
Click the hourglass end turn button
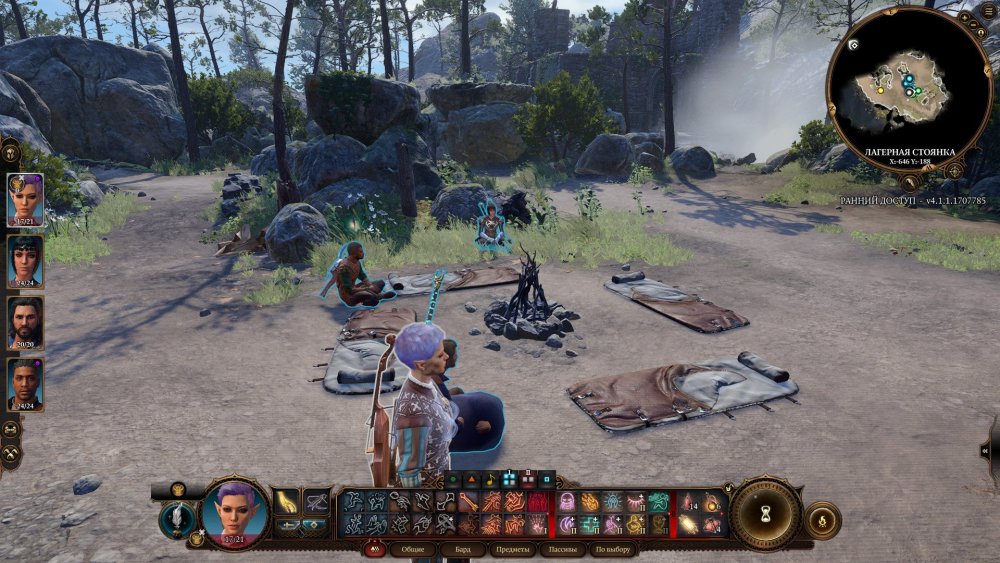pos(765,514)
